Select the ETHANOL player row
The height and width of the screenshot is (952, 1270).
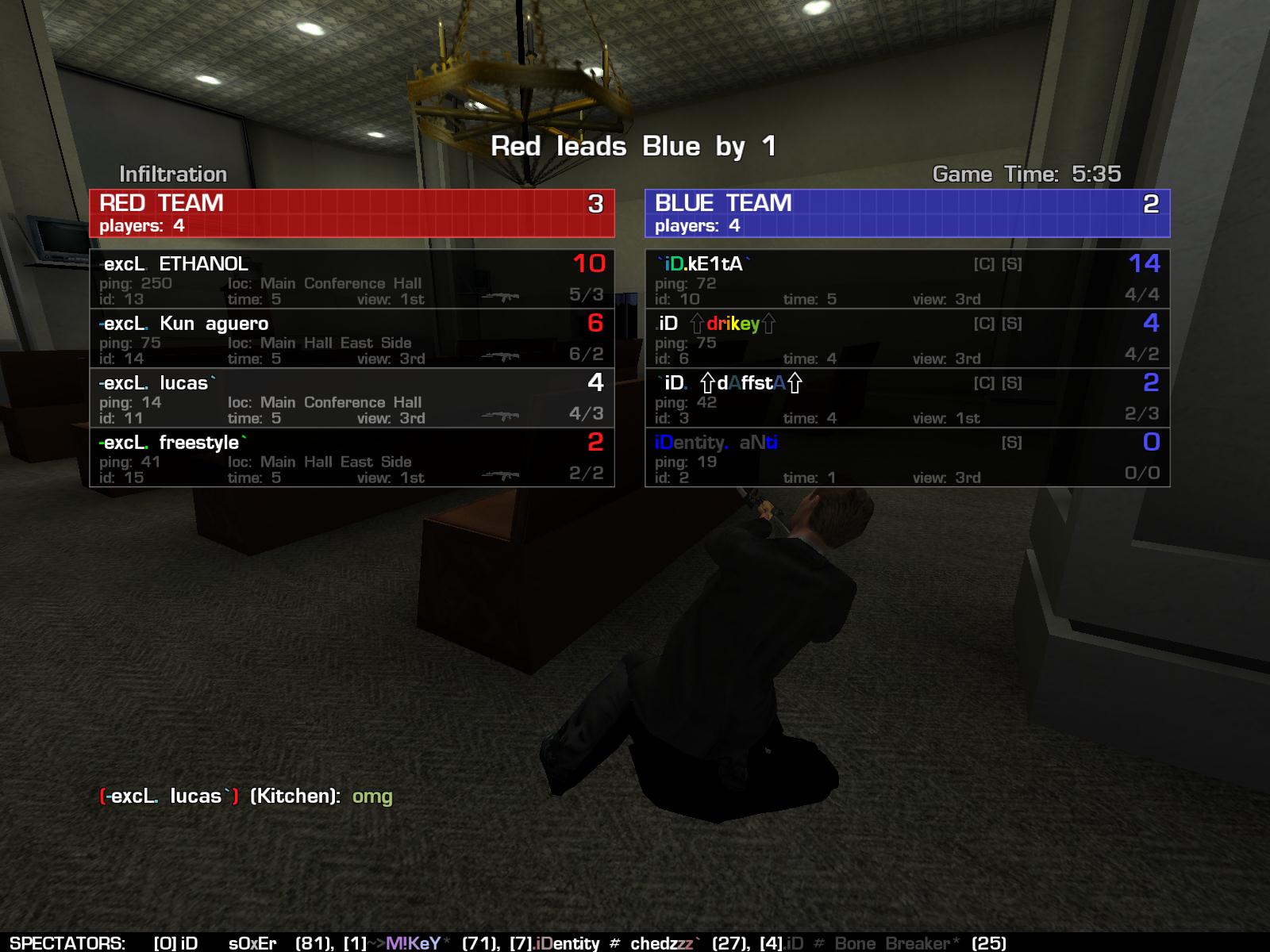coord(352,279)
